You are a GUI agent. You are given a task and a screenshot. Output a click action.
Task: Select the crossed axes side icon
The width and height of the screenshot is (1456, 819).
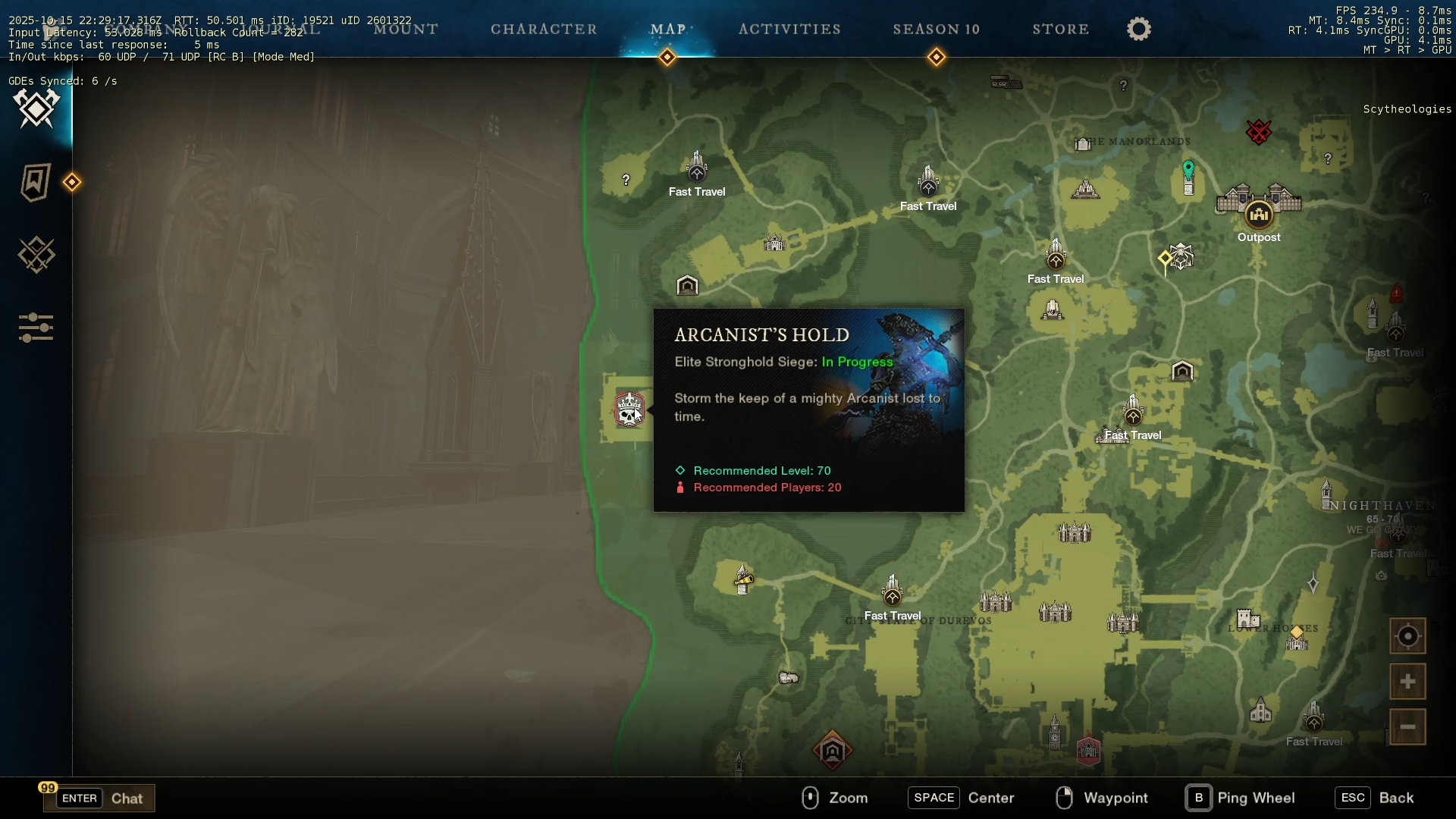[x=36, y=108]
